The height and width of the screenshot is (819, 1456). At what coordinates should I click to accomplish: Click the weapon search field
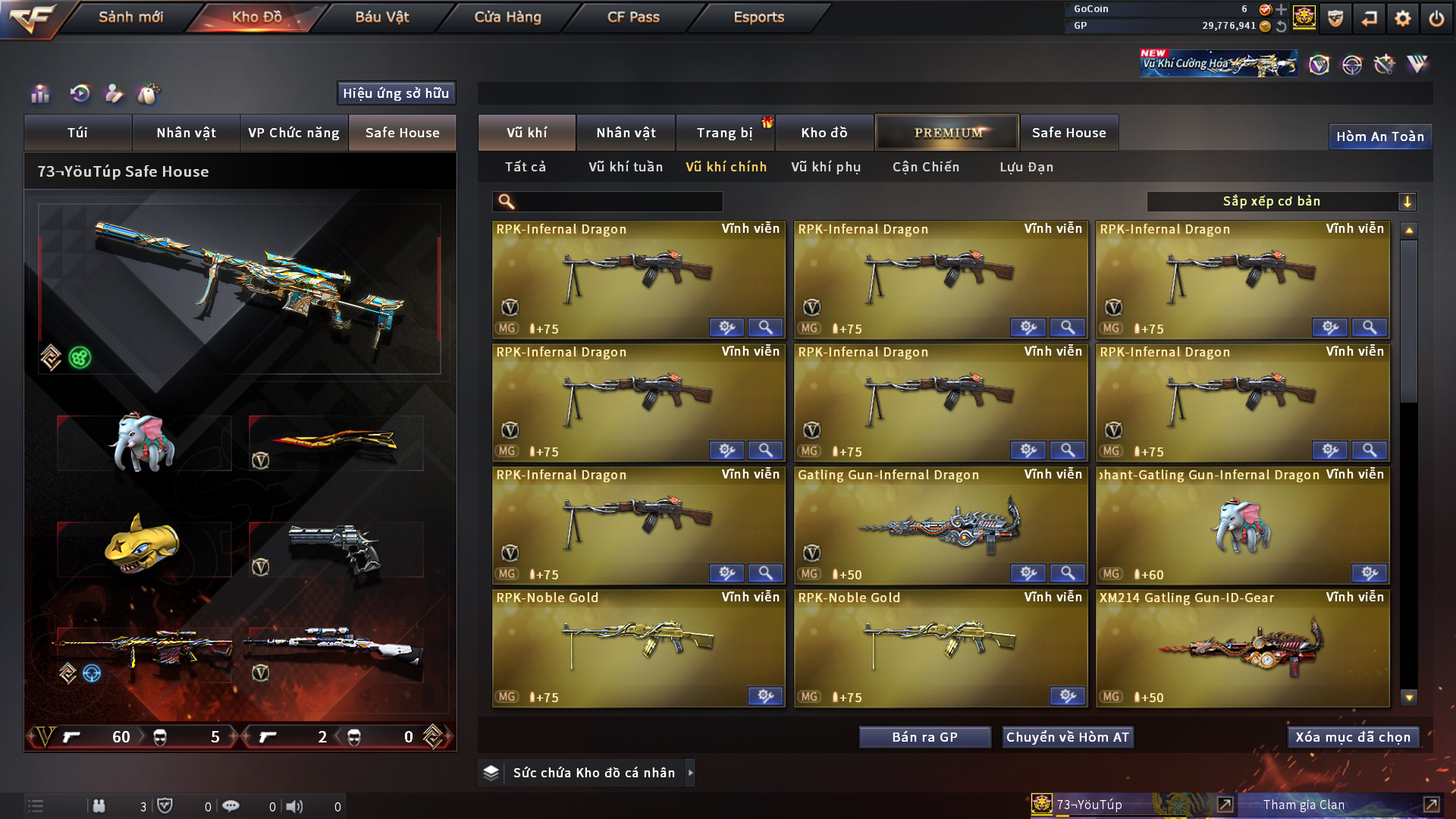(618, 202)
